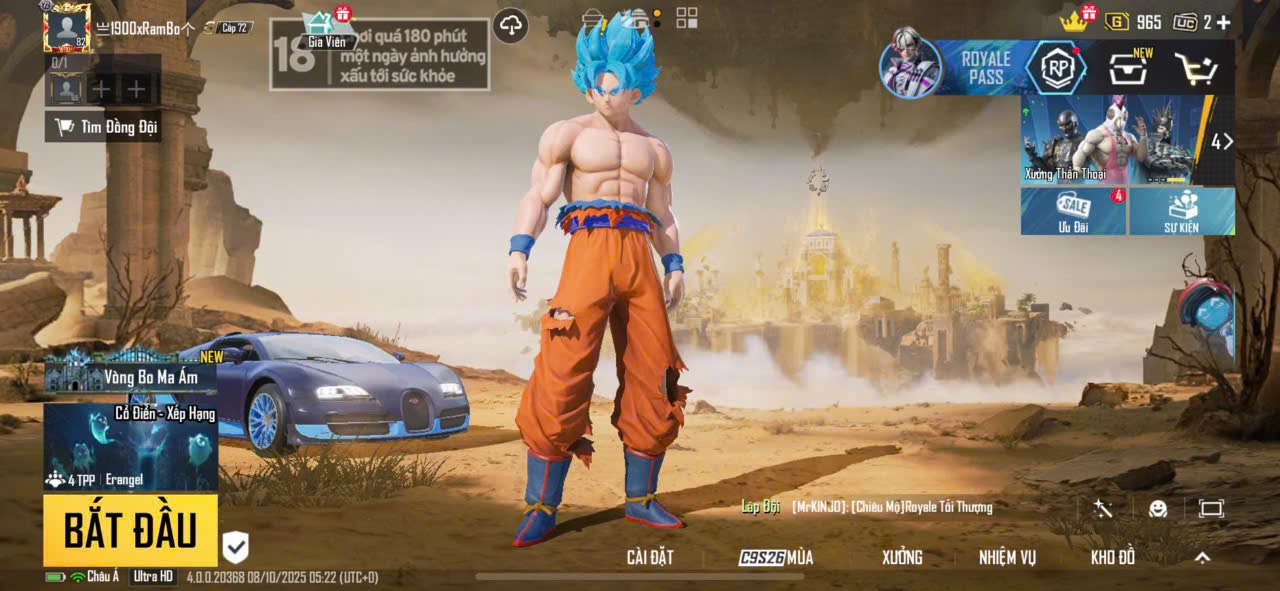This screenshot has width=1280, height=591.
Task: Click Tìm Đồng Đội find teammates
Action: 104,127
